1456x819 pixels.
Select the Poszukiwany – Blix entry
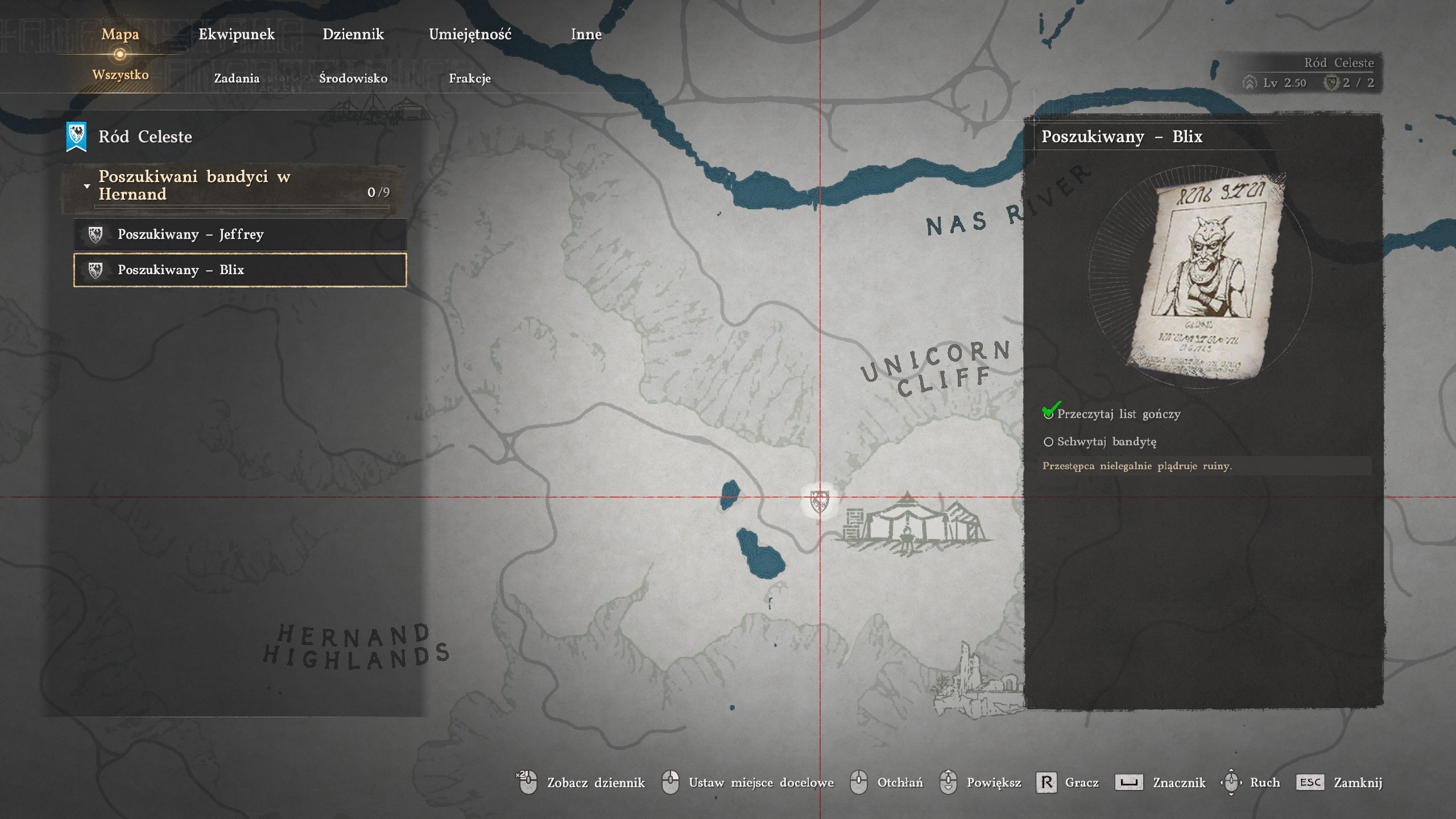pyautogui.click(x=239, y=270)
